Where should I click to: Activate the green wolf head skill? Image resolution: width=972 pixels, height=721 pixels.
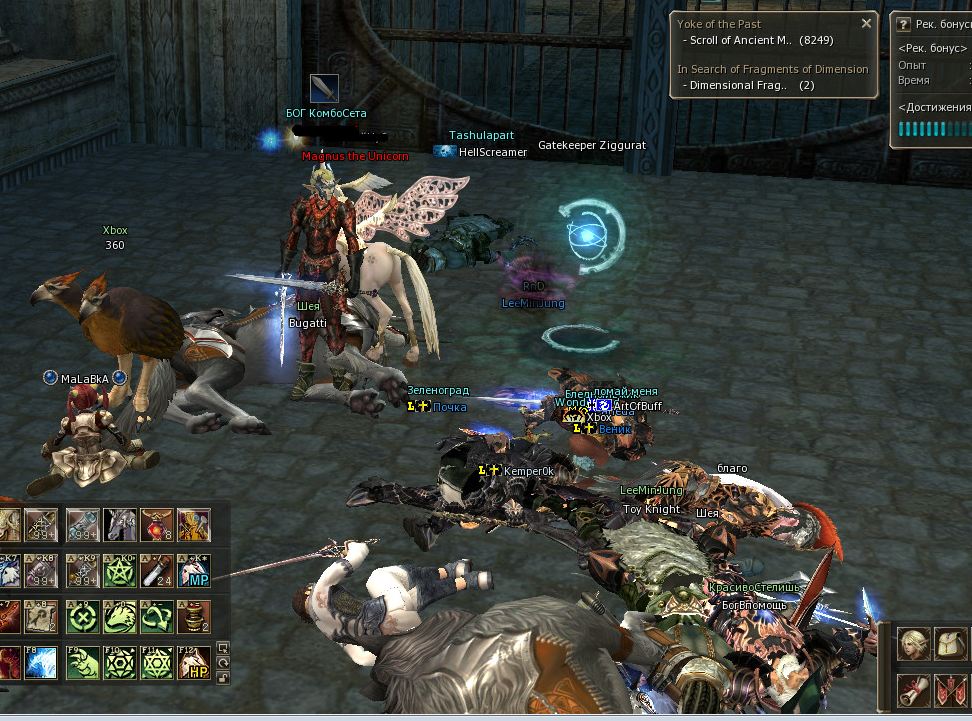point(119,616)
